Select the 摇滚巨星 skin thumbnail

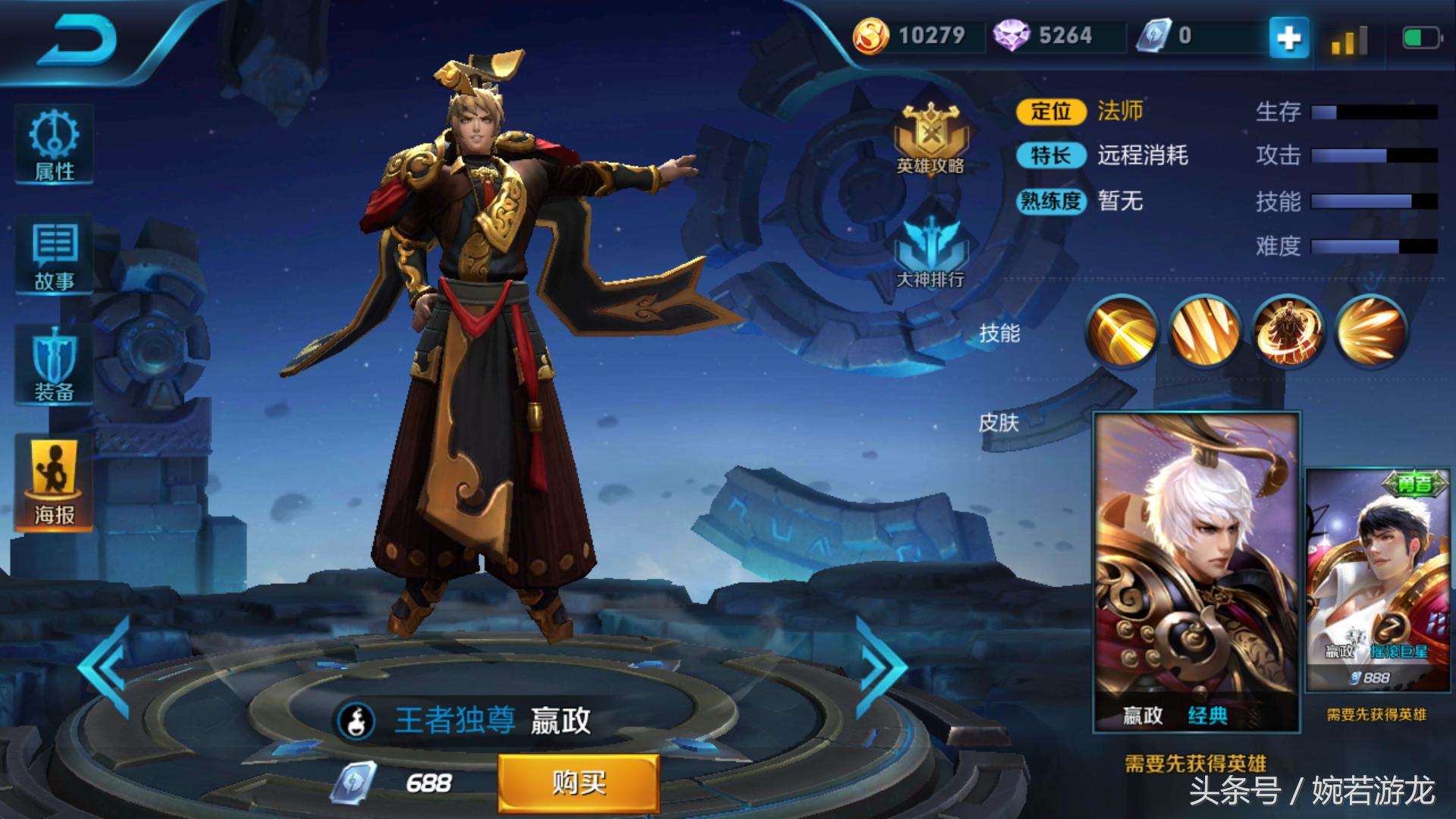pos(1376,580)
